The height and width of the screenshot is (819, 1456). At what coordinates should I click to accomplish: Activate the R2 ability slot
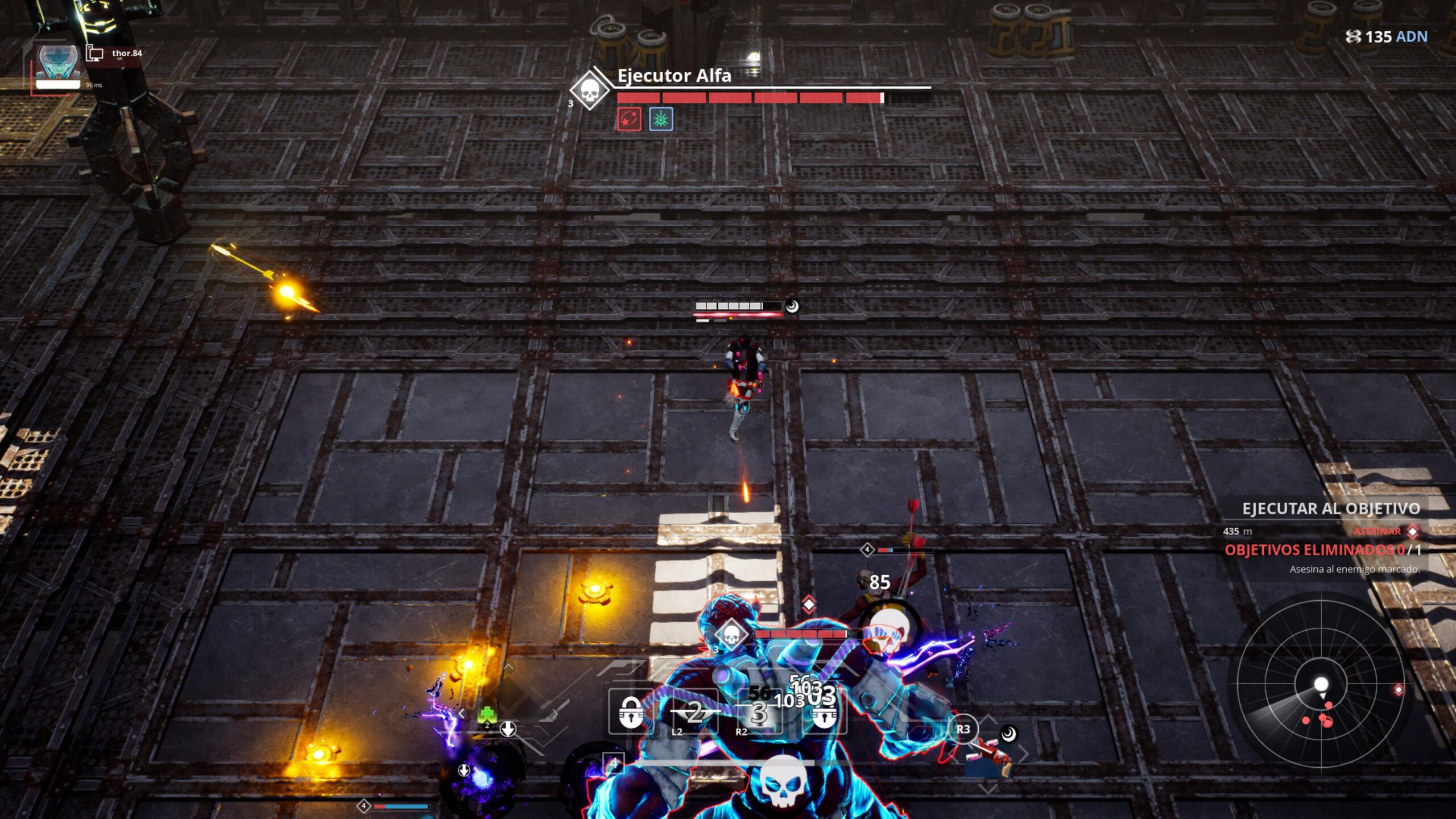point(759,713)
